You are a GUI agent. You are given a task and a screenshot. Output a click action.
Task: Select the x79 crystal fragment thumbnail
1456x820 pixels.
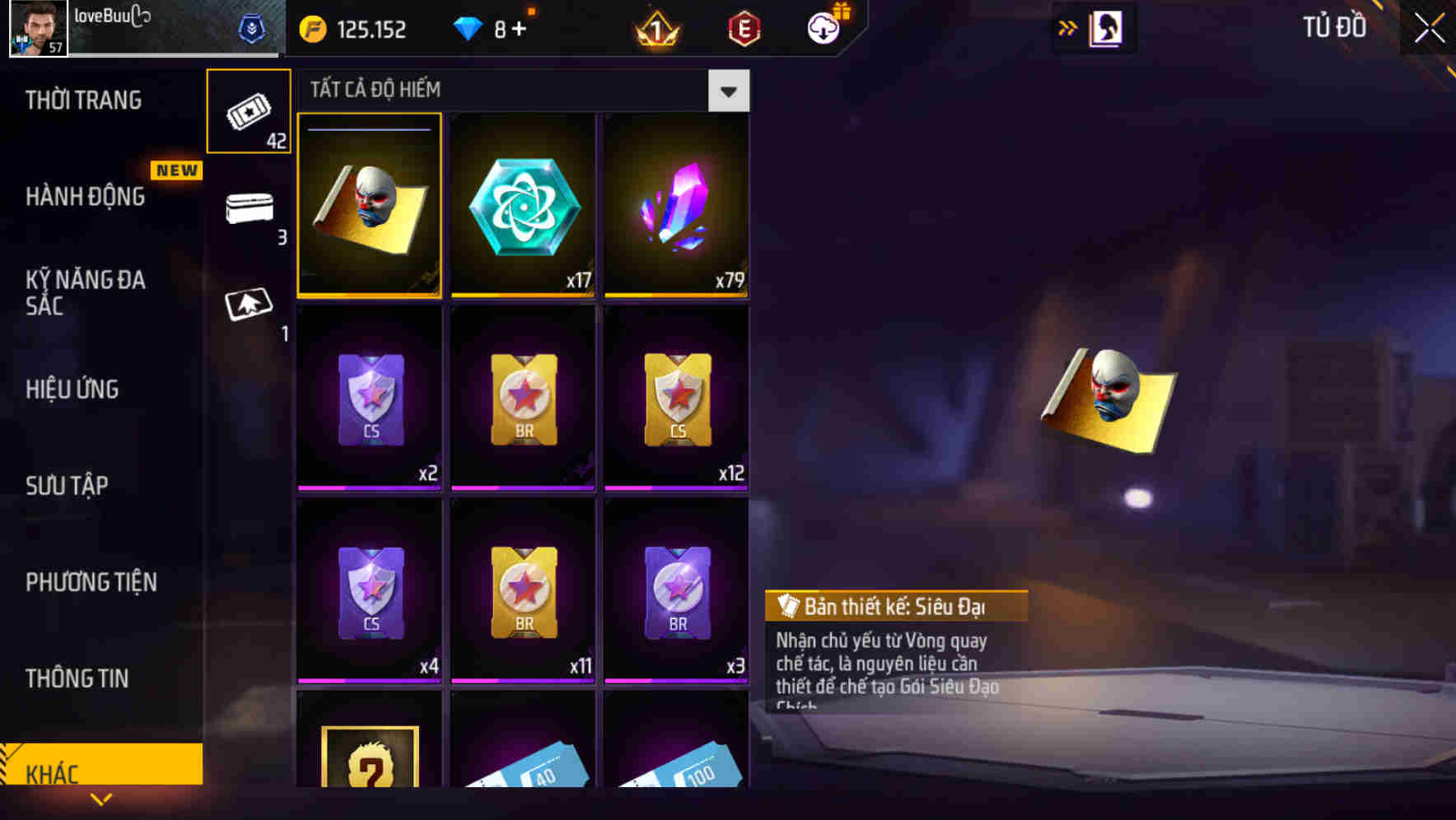point(676,205)
